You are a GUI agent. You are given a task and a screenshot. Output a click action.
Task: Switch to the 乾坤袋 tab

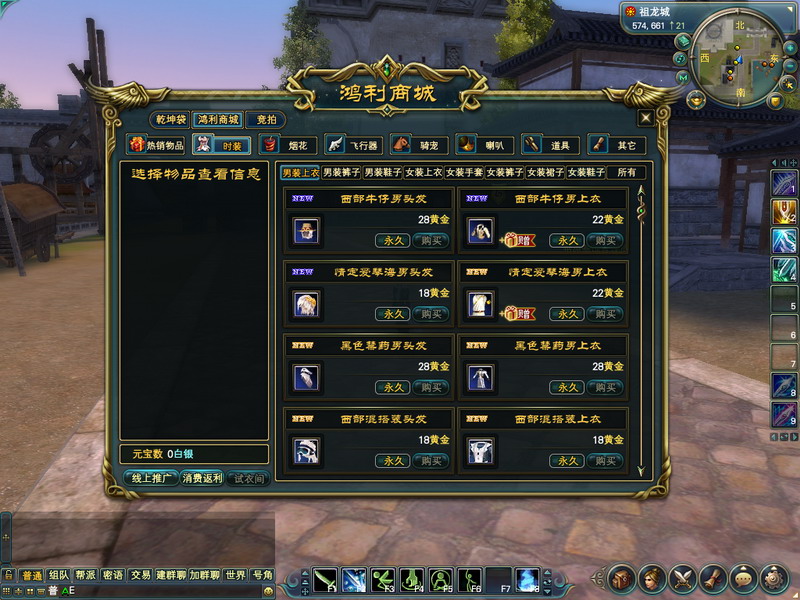pos(170,119)
